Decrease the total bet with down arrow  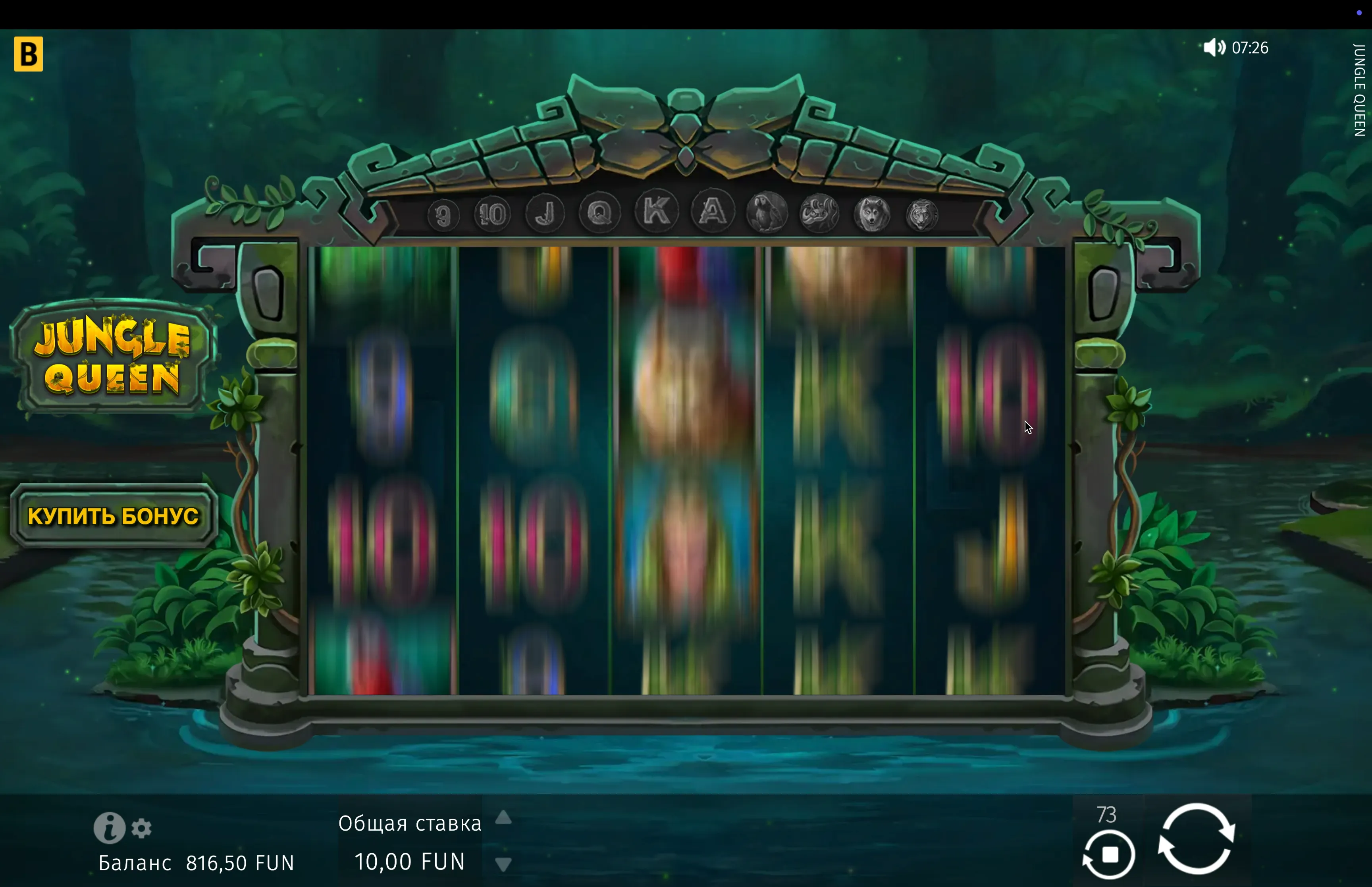tap(503, 864)
